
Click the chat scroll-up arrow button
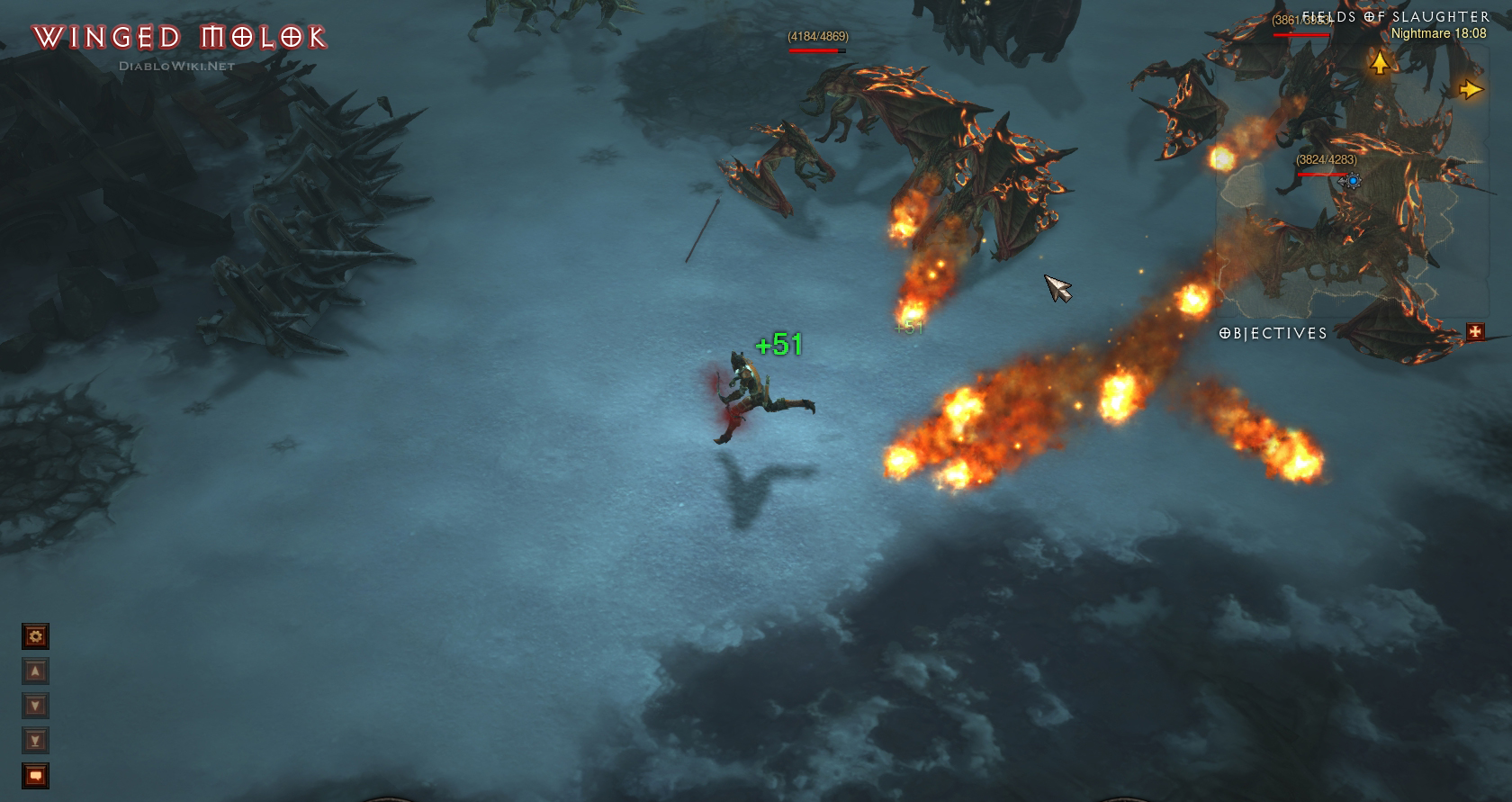[35, 671]
